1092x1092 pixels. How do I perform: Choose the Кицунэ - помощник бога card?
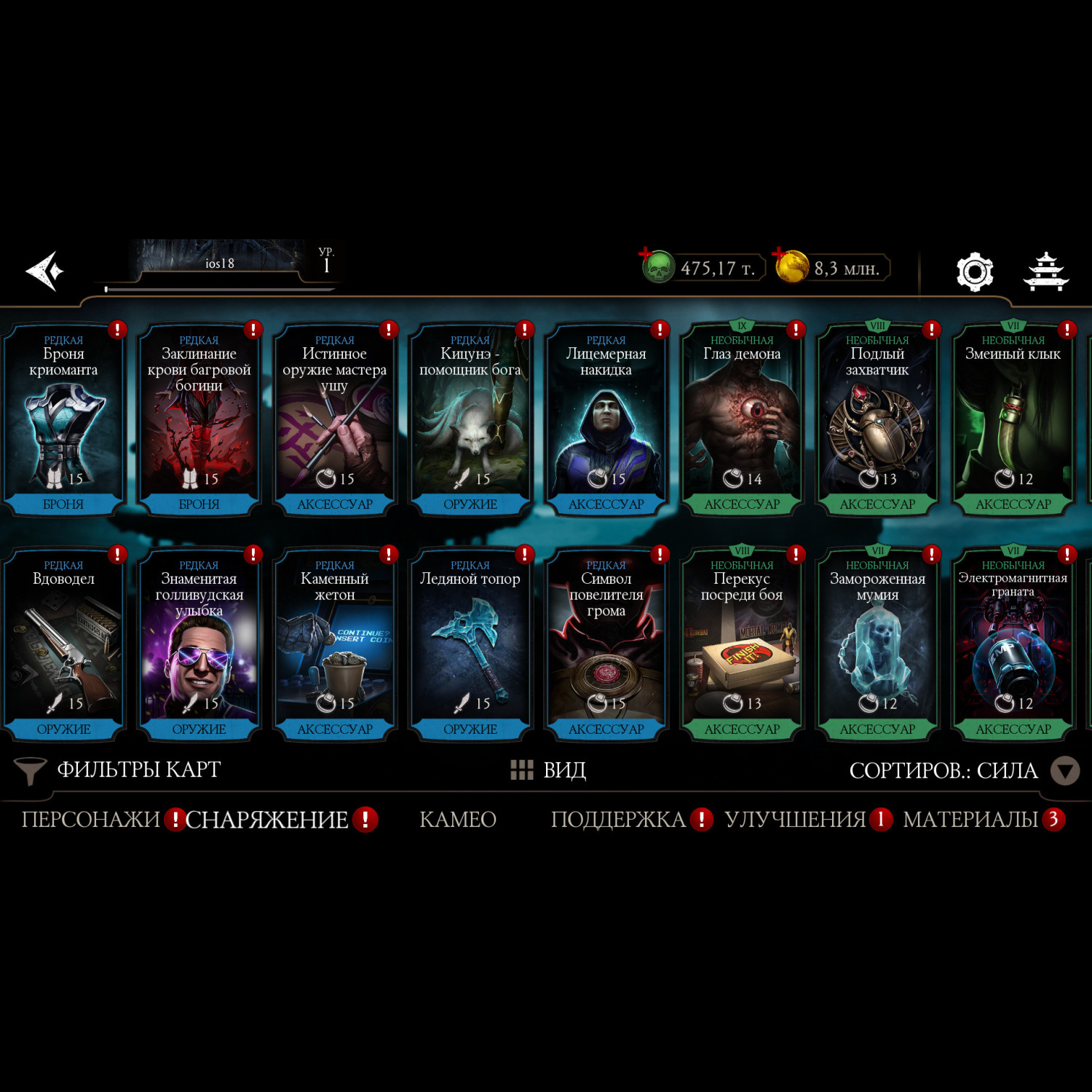(x=470, y=420)
